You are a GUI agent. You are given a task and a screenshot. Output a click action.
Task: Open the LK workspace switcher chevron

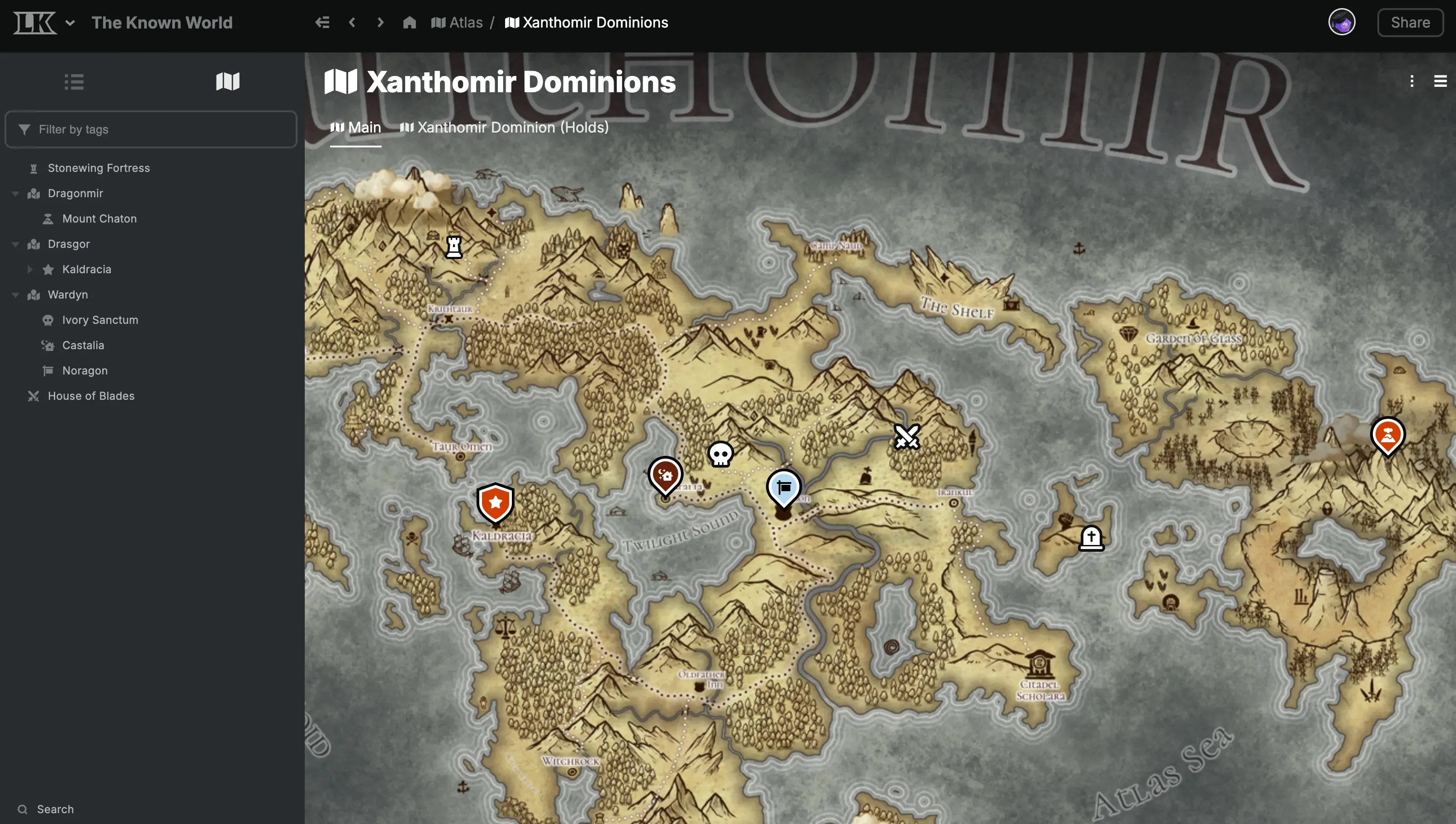70,23
